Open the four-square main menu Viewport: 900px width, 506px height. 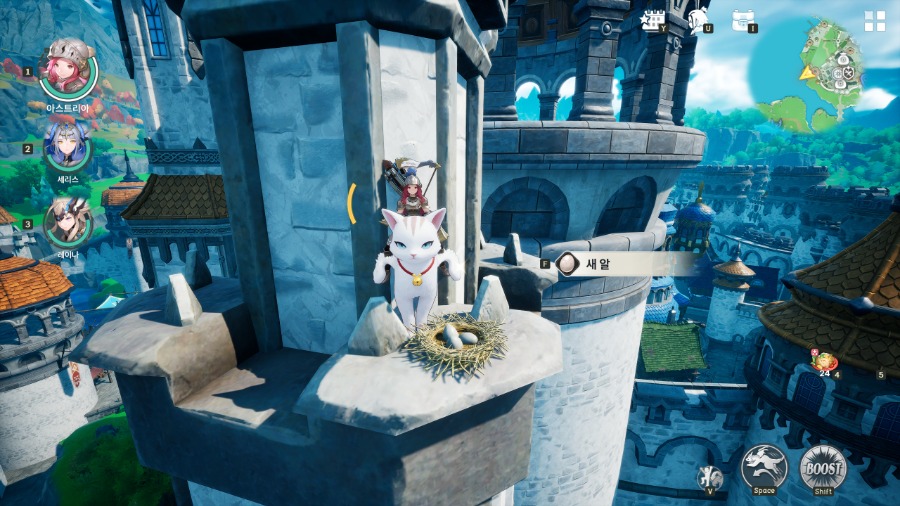coord(875,21)
